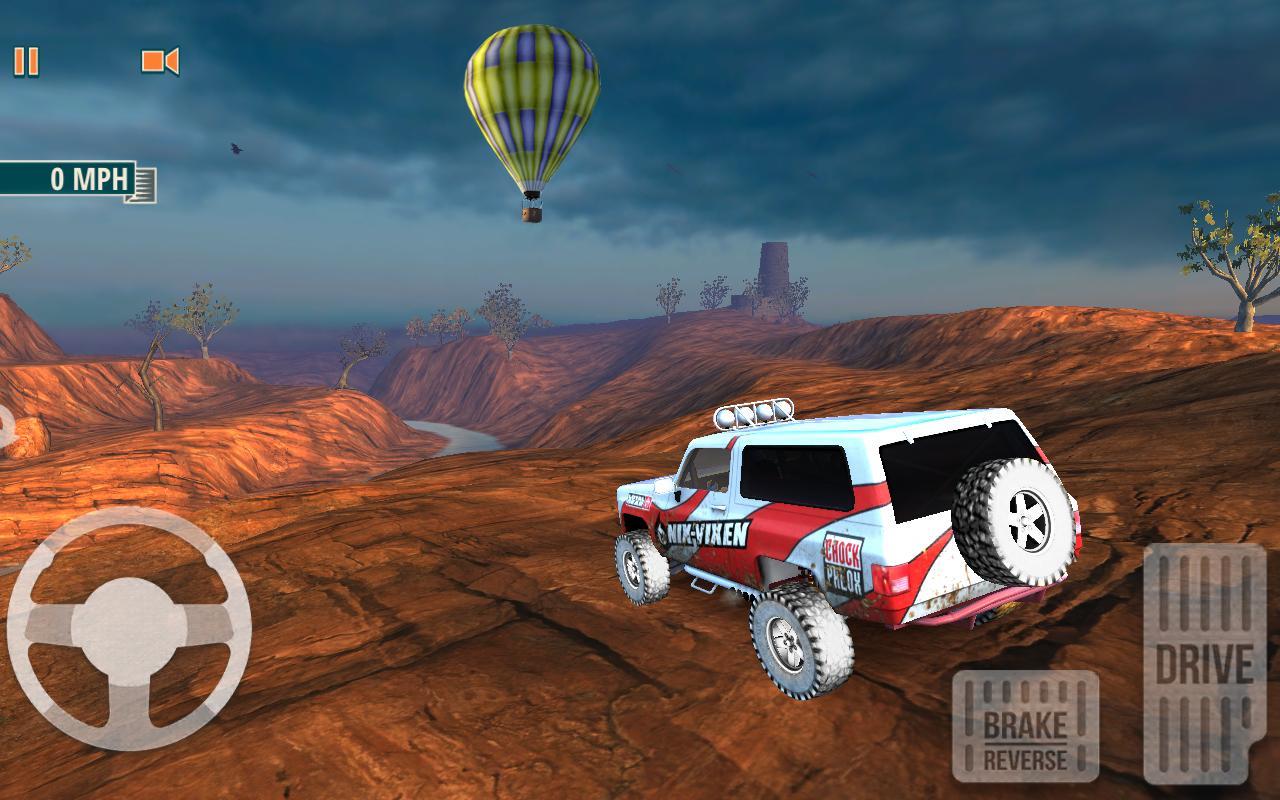Viewport: 1280px width, 800px height.
Task: Tap the bird flying in the sky
Action: [x=235, y=148]
